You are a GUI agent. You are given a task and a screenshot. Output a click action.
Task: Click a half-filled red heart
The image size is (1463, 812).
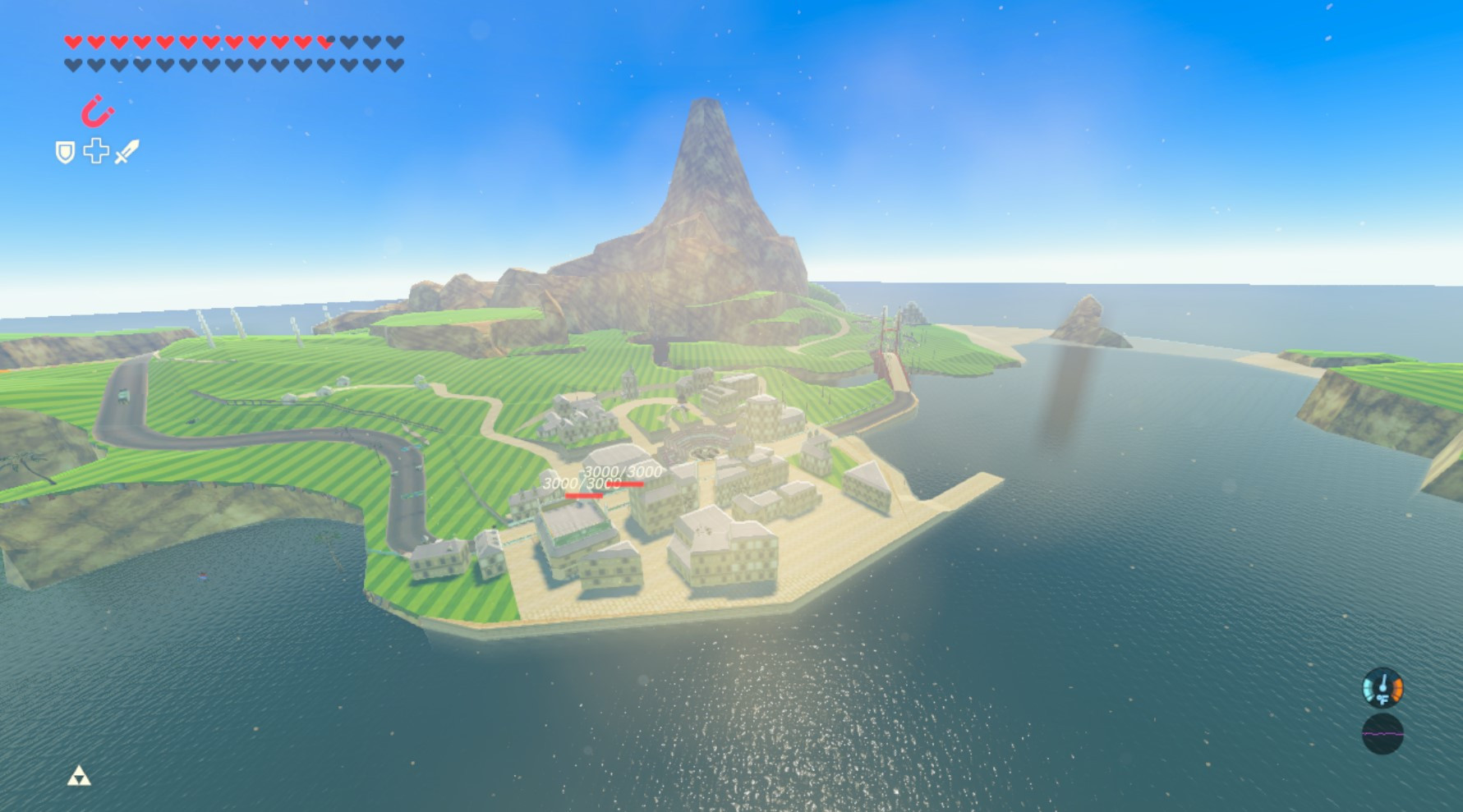325,40
